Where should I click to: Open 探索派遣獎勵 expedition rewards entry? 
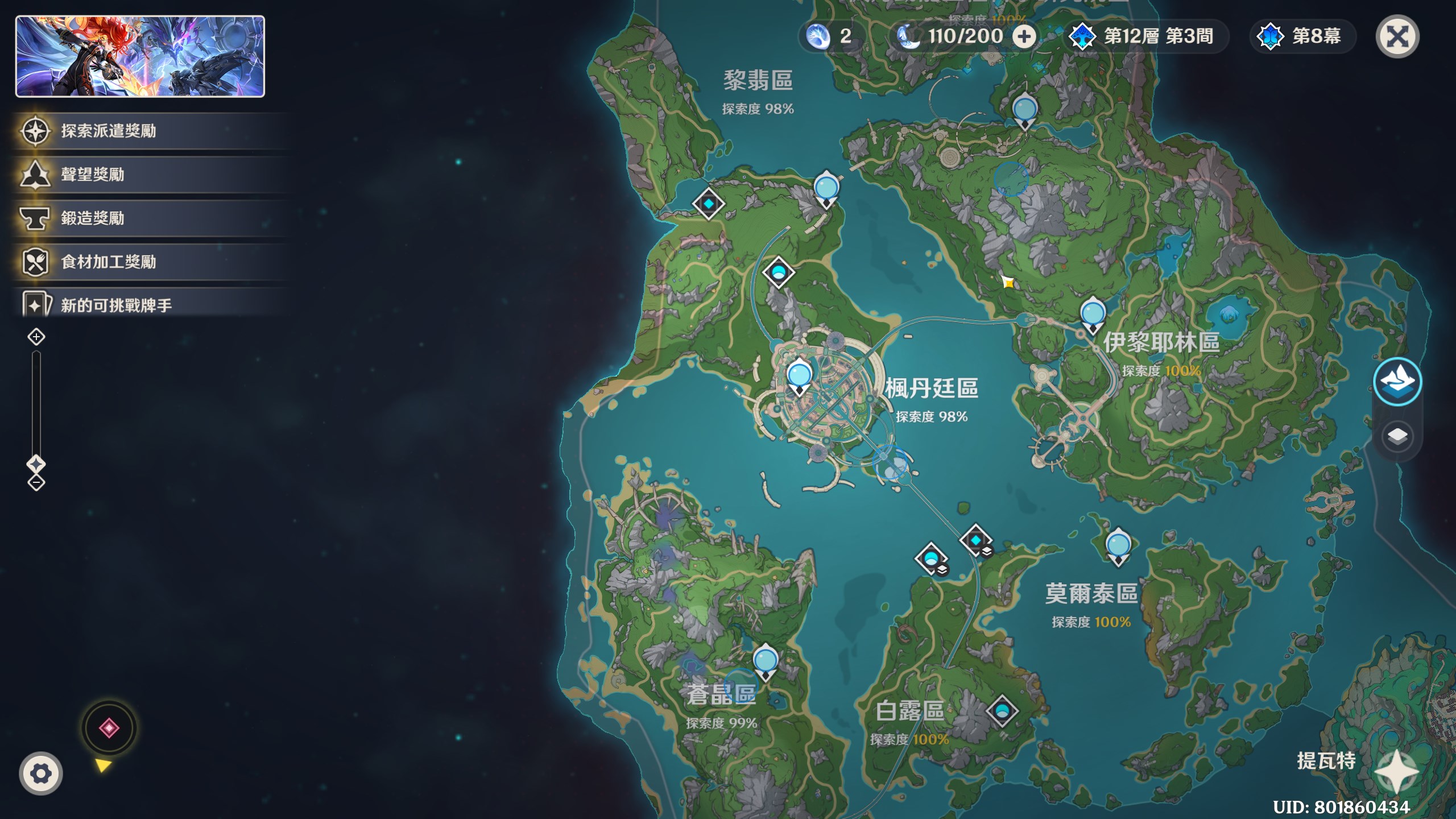click(108, 131)
